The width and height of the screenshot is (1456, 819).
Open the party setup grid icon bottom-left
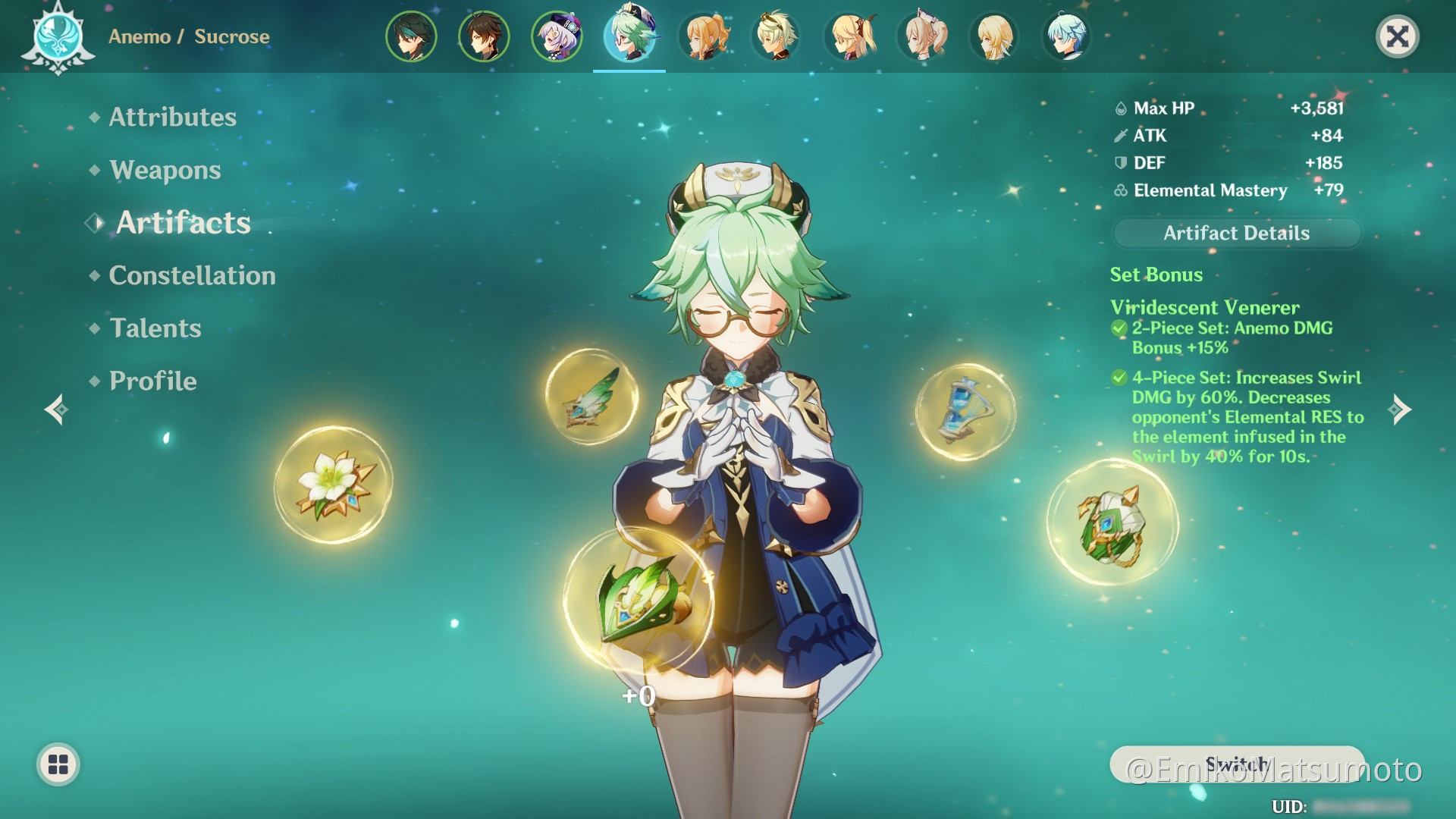point(59,764)
